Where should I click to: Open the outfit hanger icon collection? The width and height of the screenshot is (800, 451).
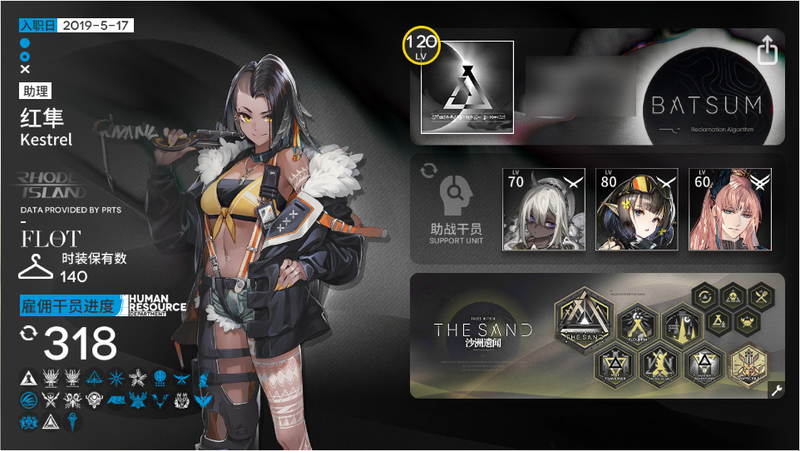(x=36, y=267)
